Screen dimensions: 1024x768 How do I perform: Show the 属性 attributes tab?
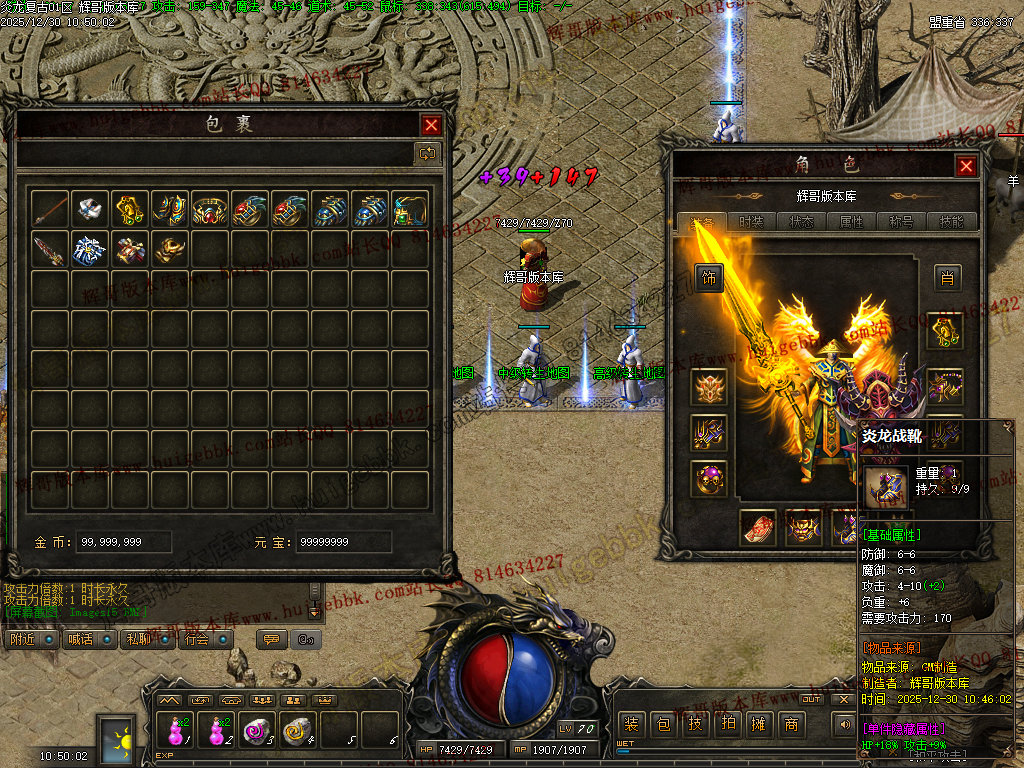click(x=851, y=222)
